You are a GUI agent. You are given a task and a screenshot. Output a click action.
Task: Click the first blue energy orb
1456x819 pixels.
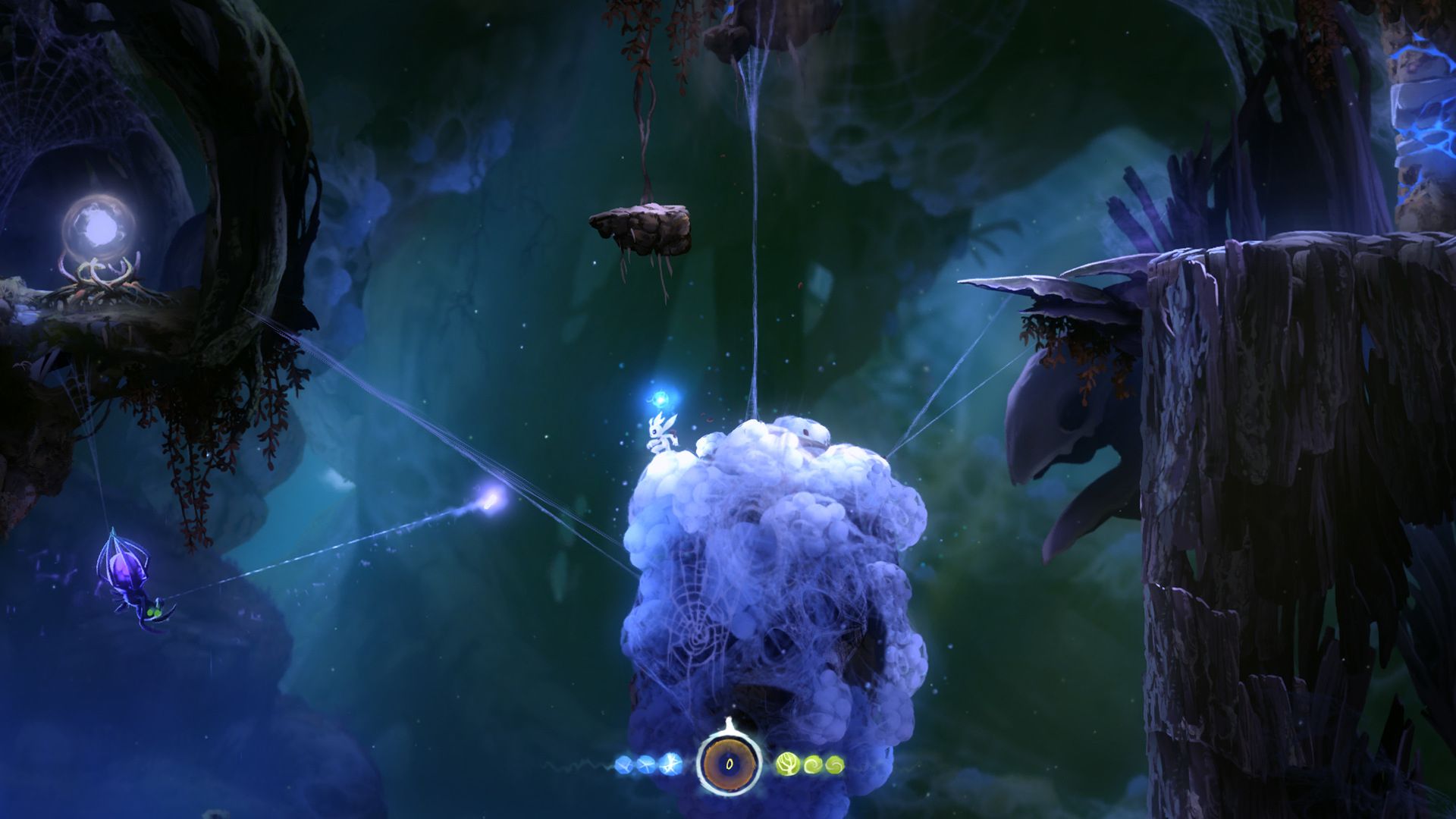pos(623,764)
